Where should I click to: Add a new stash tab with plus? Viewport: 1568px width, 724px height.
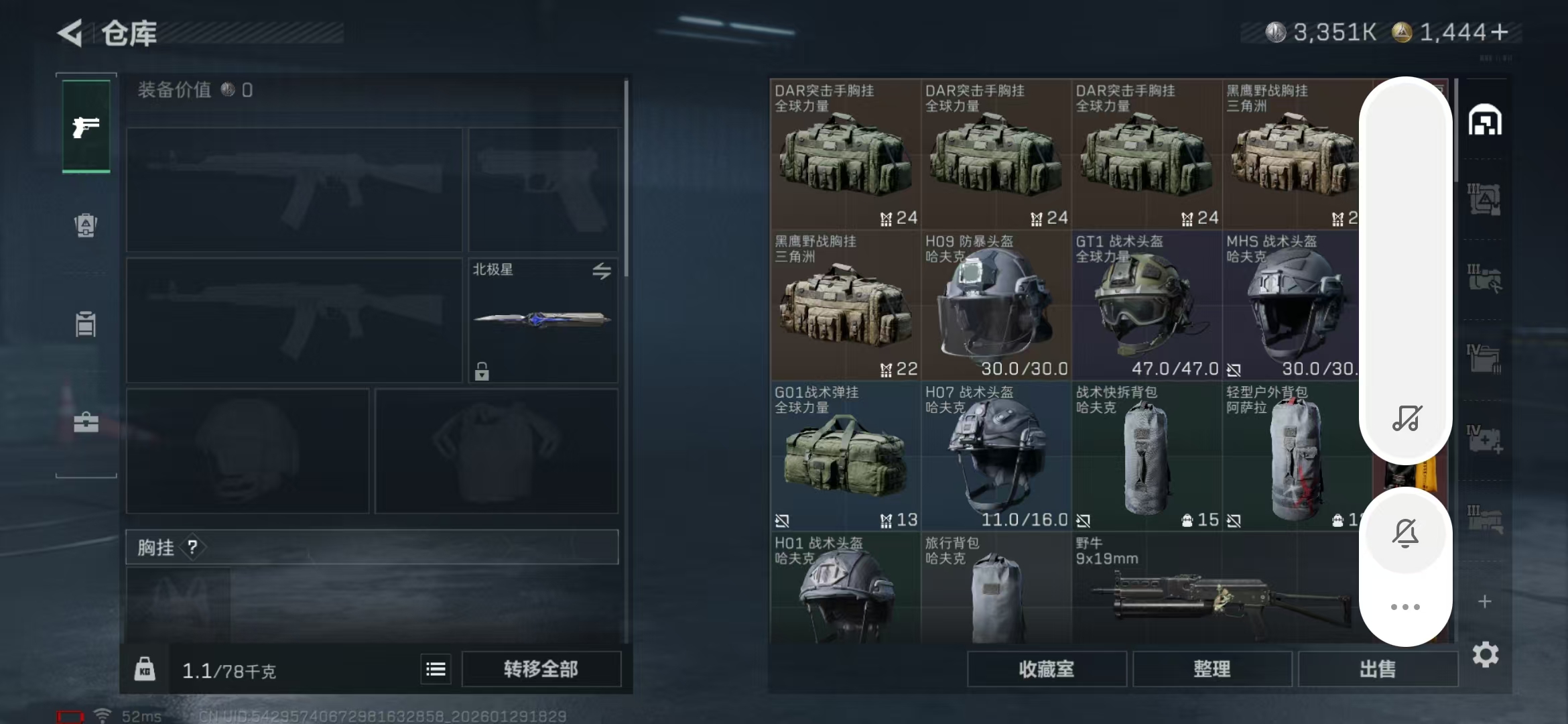click(1485, 601)
